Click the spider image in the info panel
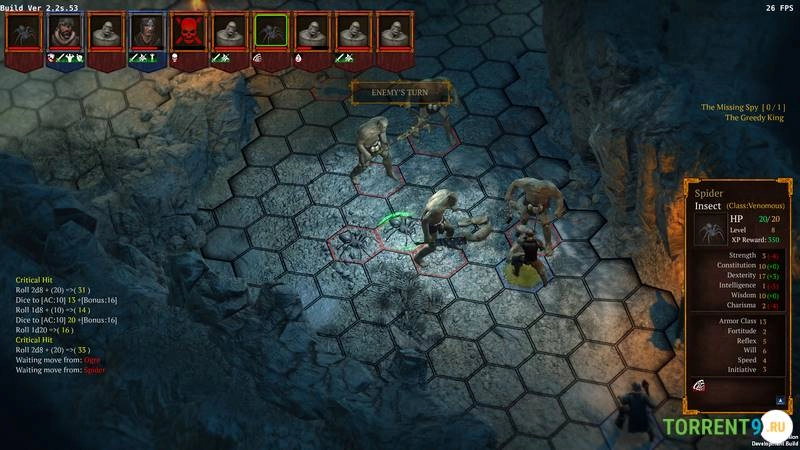Viewport: 800px width, 450px height. [x=709, y=229]
